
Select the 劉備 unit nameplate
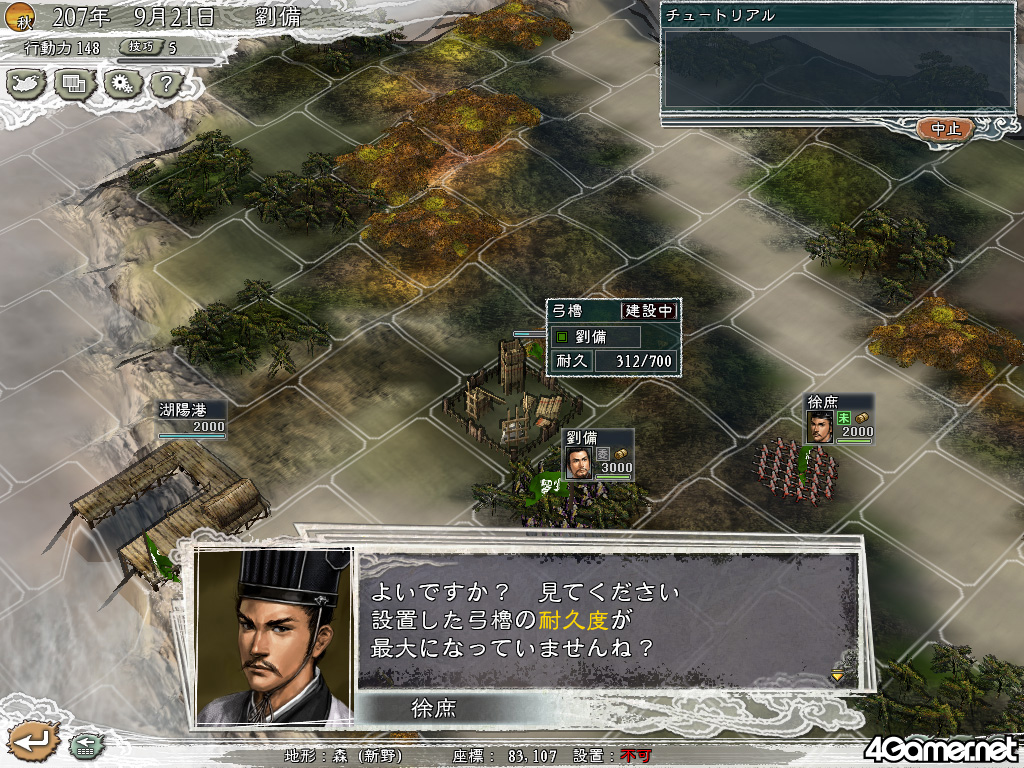597,455
